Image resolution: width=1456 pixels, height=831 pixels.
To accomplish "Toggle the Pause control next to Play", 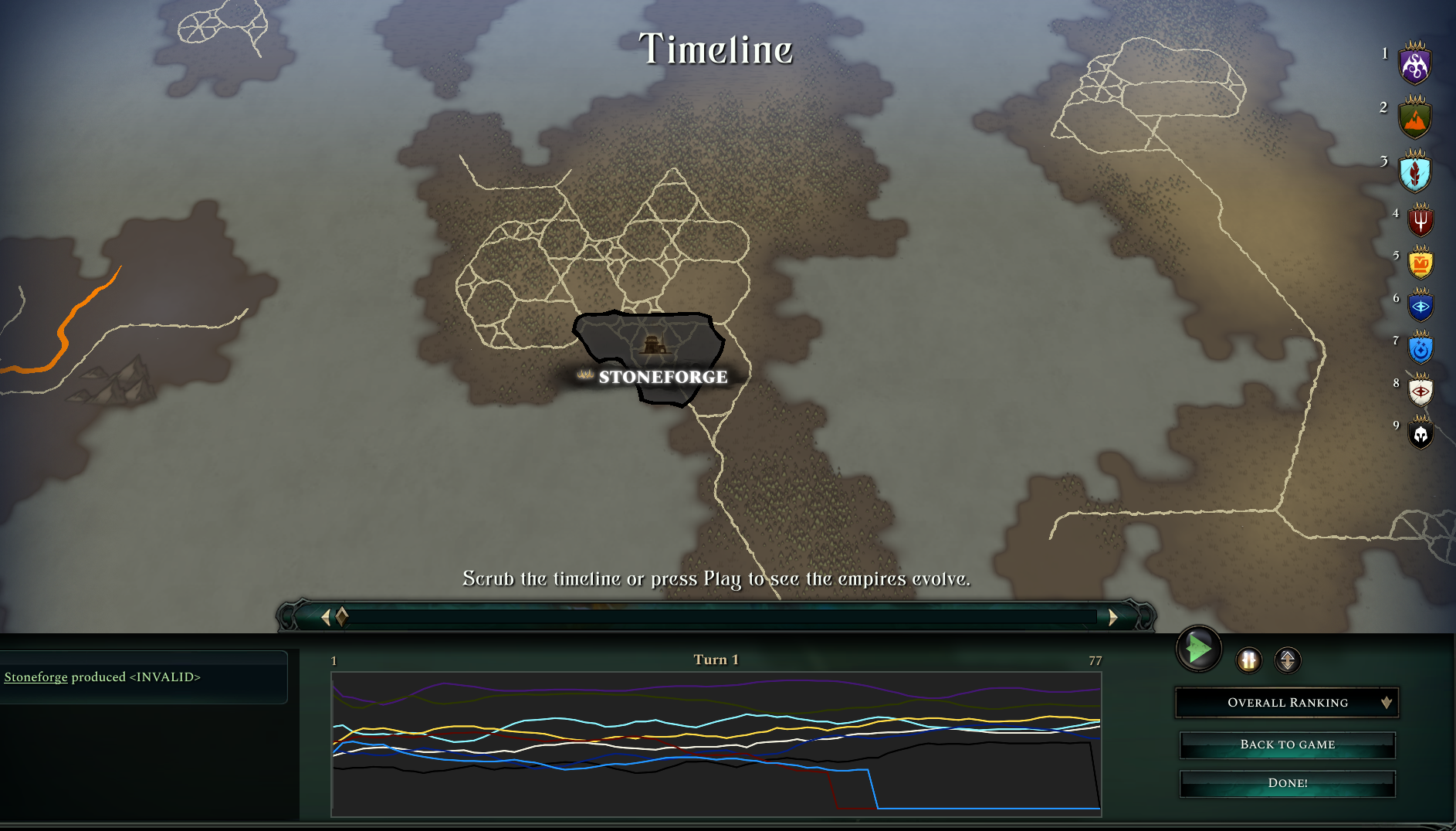I will pos(1248,661).
